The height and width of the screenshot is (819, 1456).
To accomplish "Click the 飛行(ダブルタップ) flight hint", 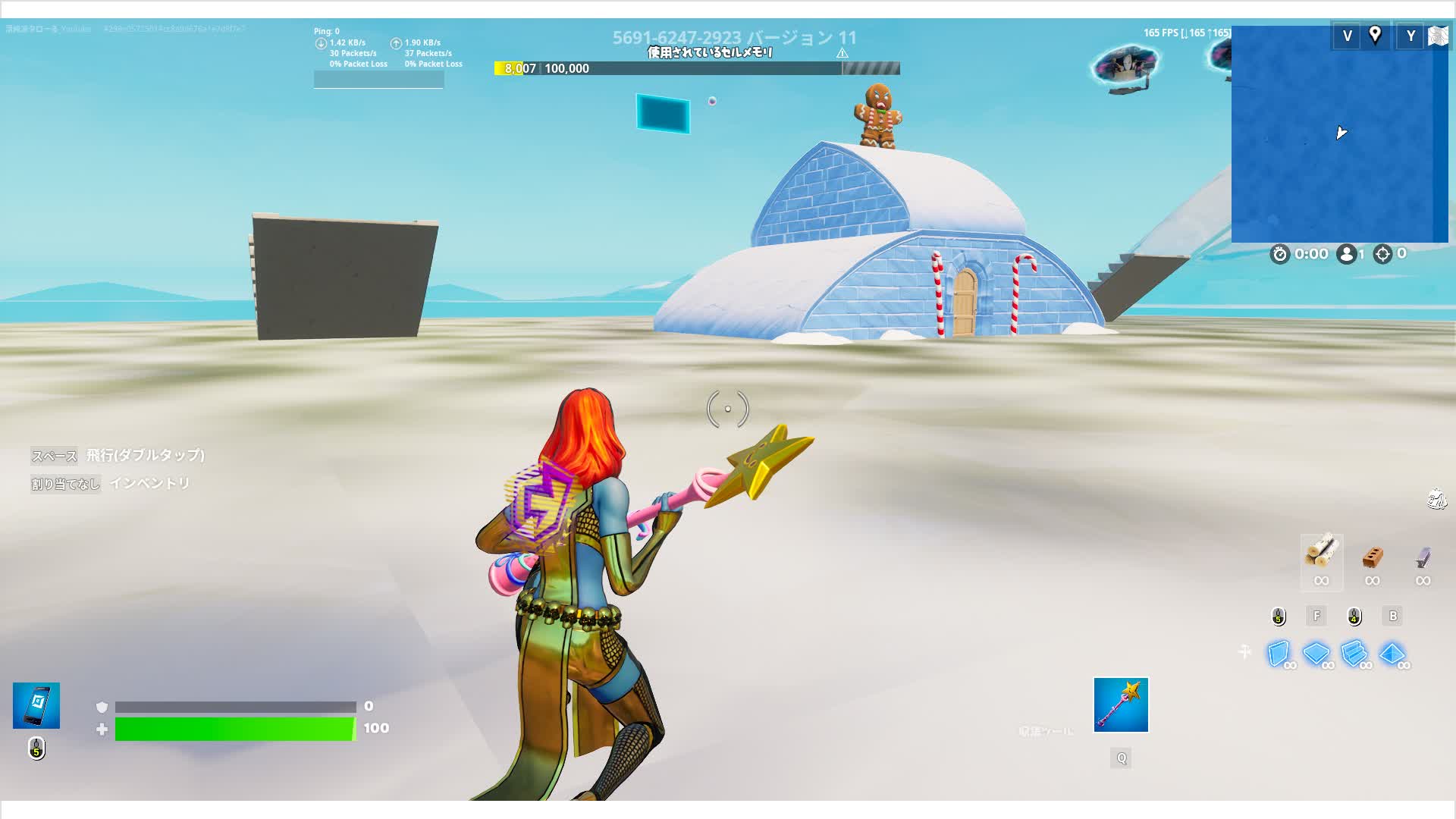I will (145, 456).
